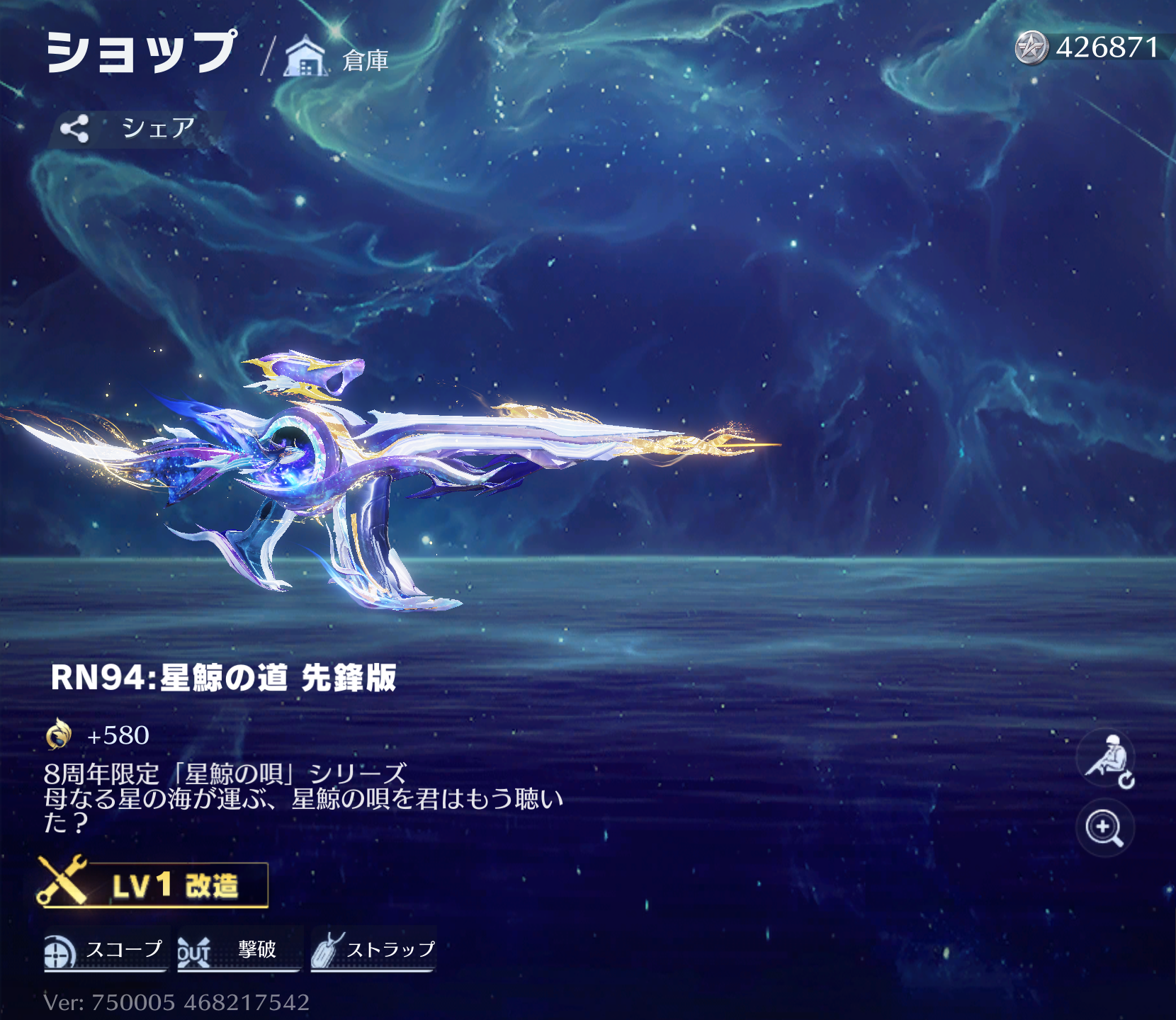Image resolution: width=1176 pixels, height=1020 pixels.
Task: Open the silver star currency balance
Action: click(1088, 47)
